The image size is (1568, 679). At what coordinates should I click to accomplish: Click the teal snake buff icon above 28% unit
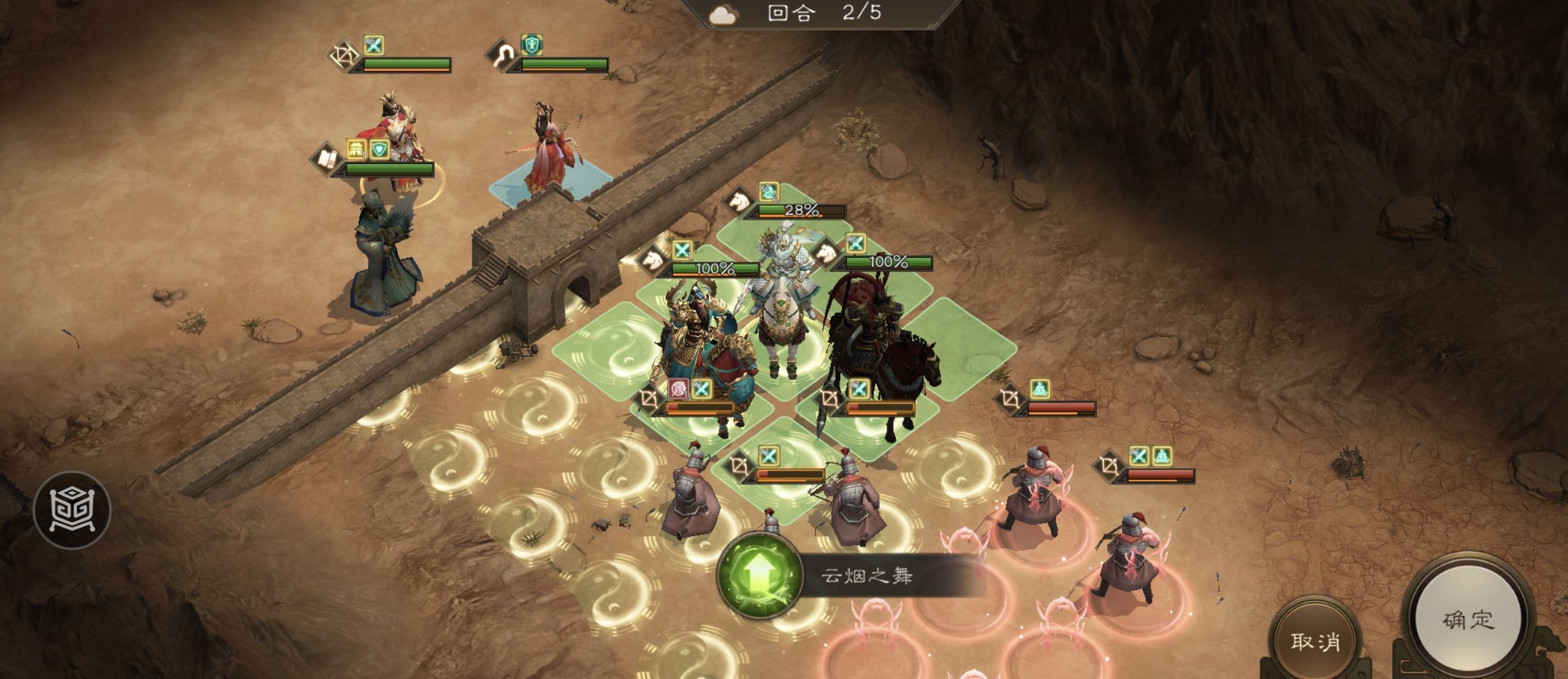coord(768,192)
